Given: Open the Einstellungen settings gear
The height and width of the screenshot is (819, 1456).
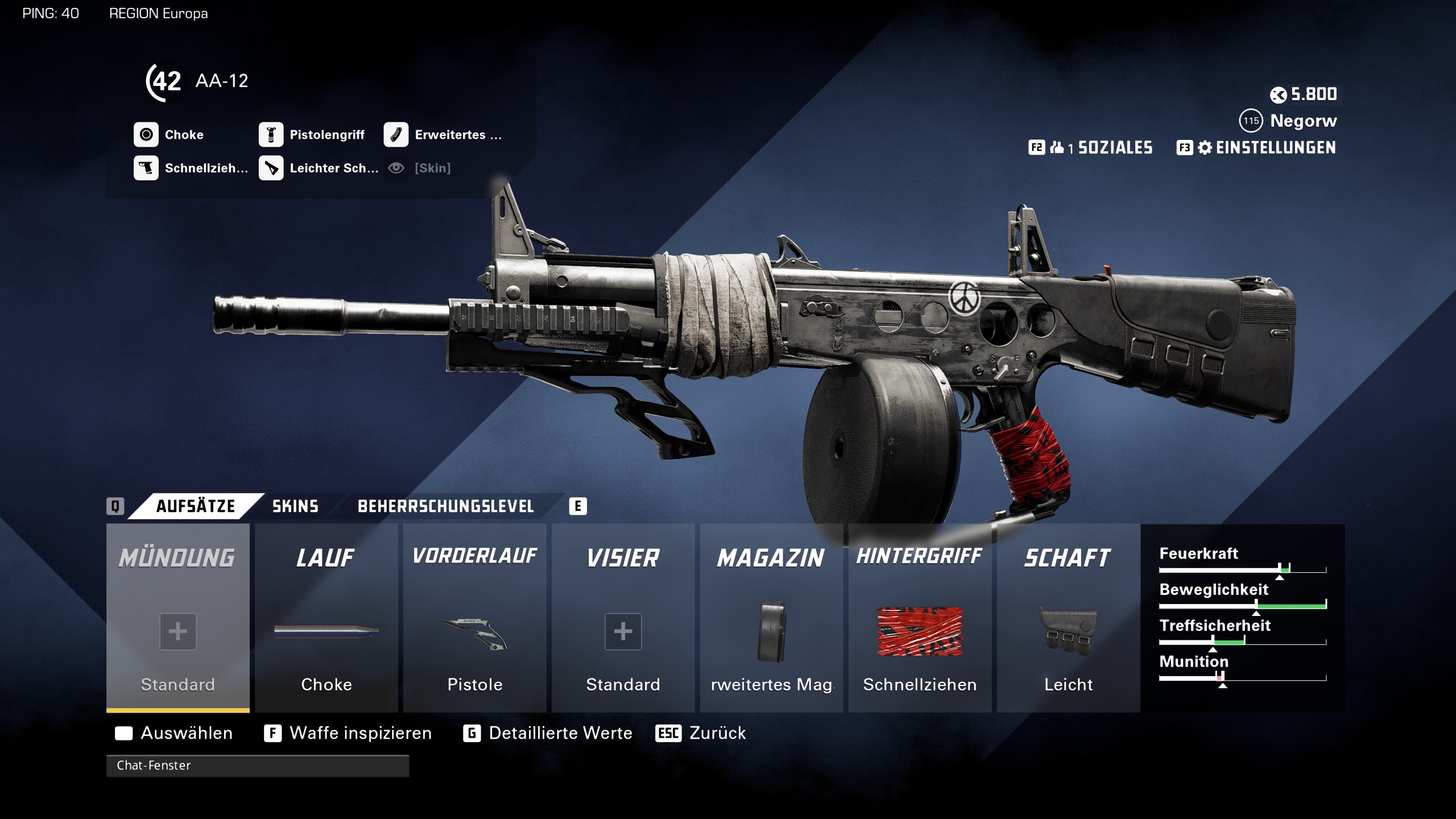Looking at the screenshot, I should coord(1204,148).
